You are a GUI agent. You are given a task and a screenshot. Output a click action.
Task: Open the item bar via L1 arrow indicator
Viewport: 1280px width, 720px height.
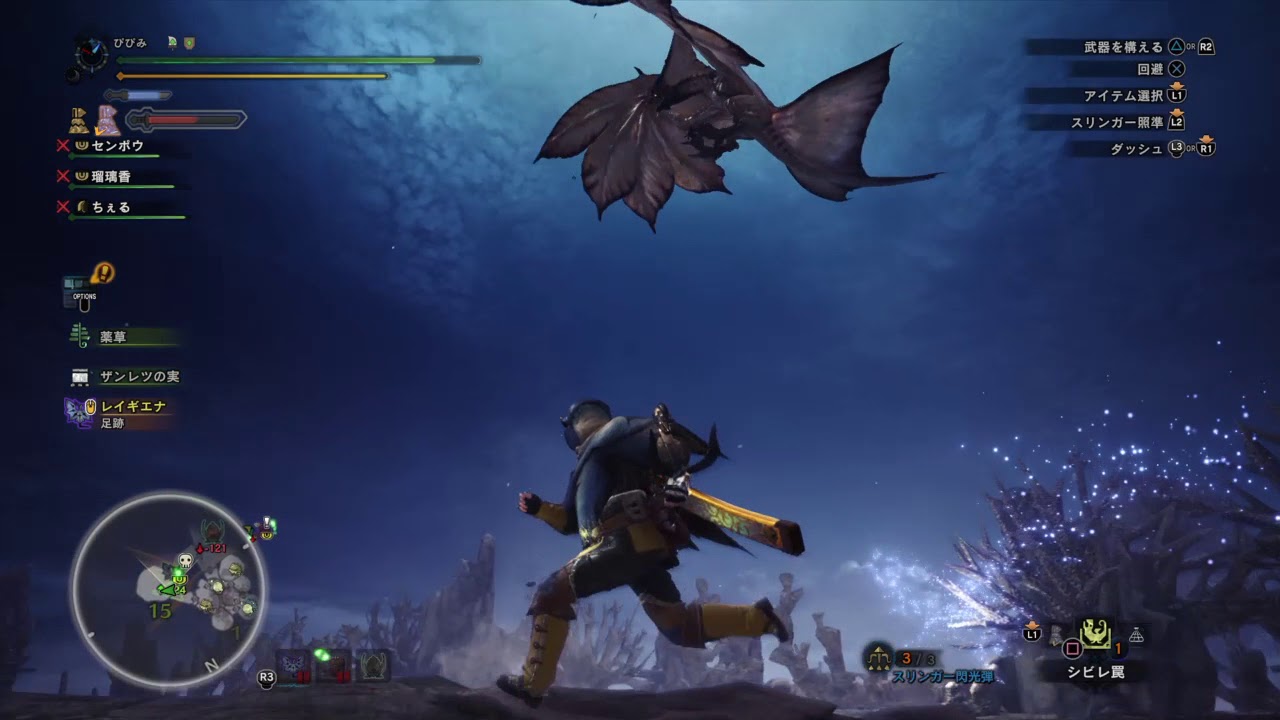click(1032, 632)
